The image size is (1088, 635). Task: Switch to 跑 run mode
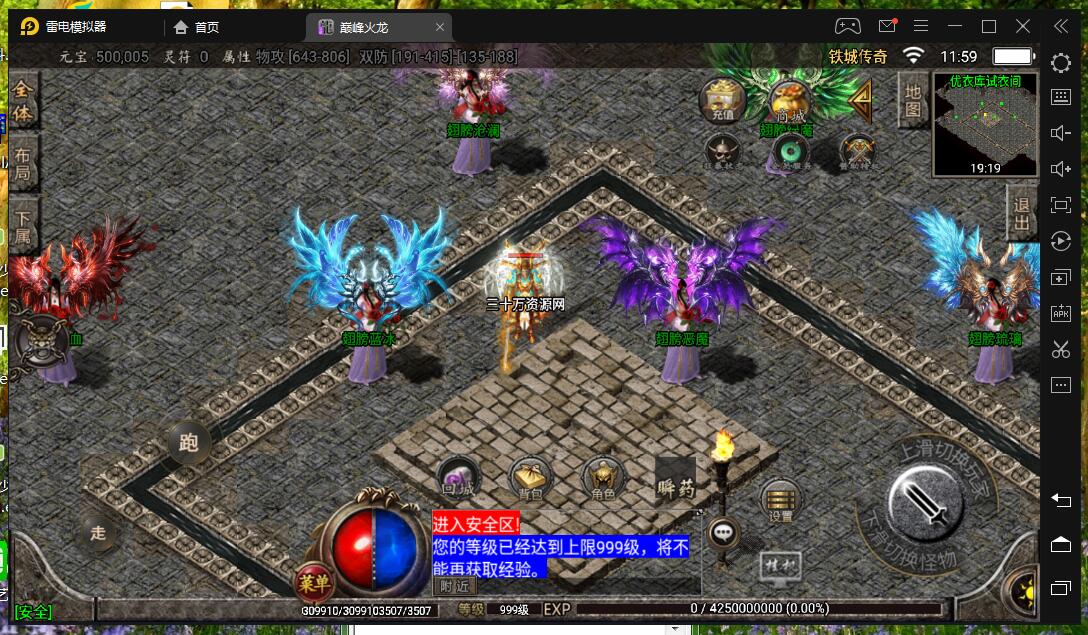click(x=188, y=442)
